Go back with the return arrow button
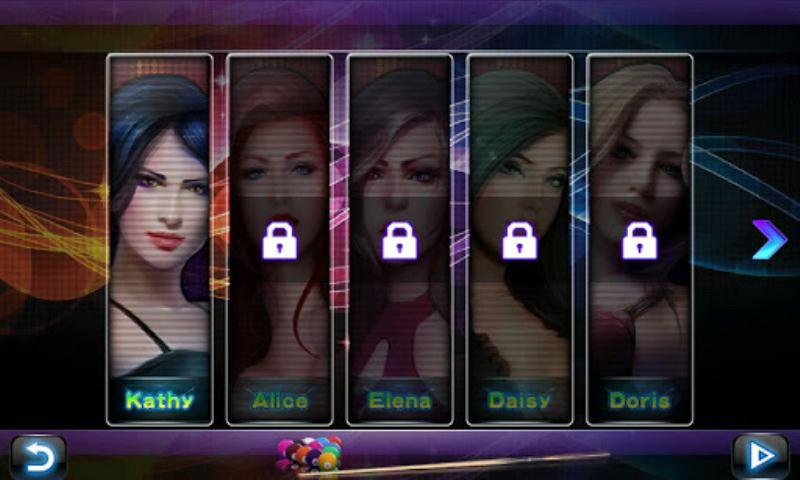 pyautogui.click(x=38, y=457)
